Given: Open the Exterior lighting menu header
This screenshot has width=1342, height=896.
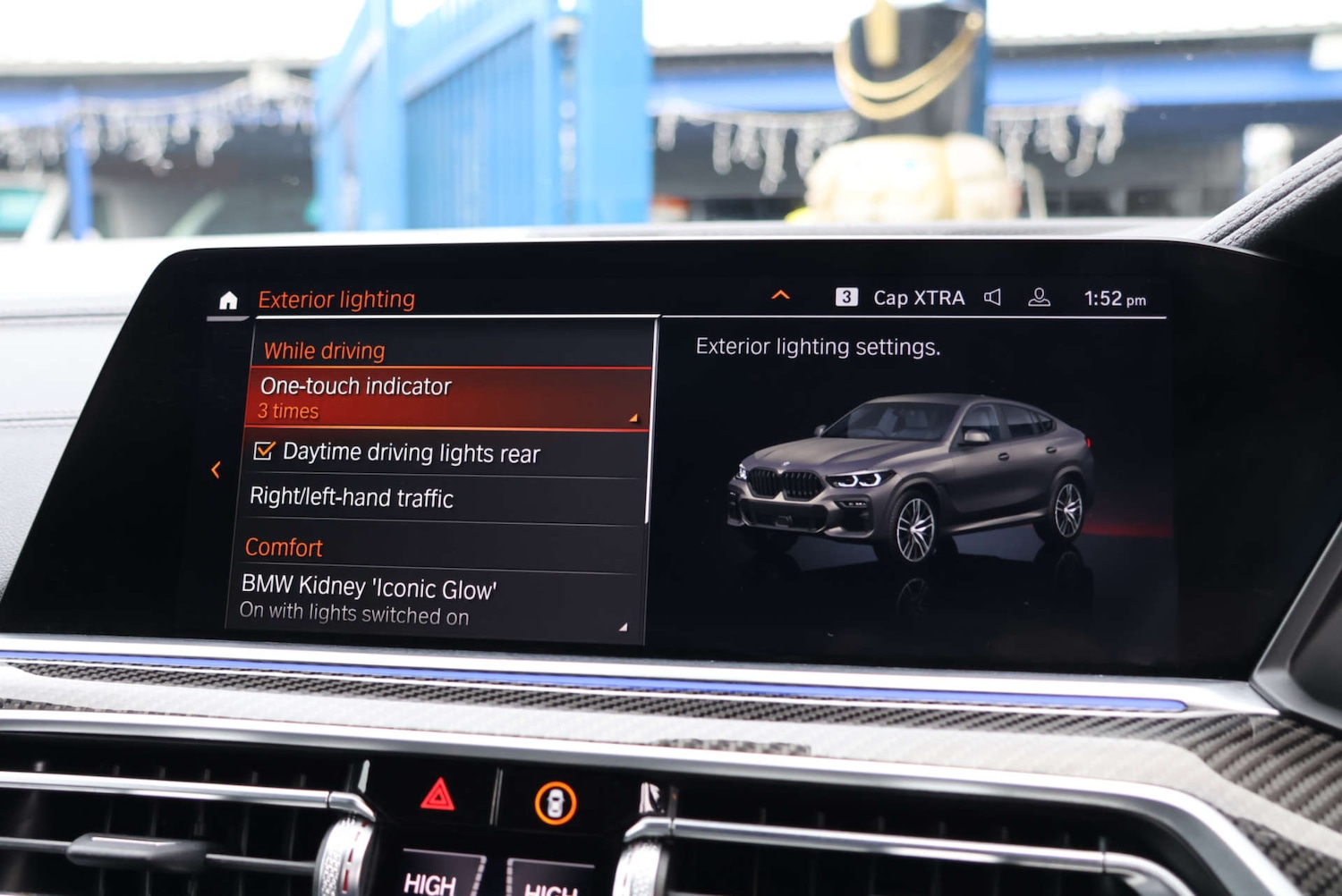Looking at the screenshot, I should point(336,299).
